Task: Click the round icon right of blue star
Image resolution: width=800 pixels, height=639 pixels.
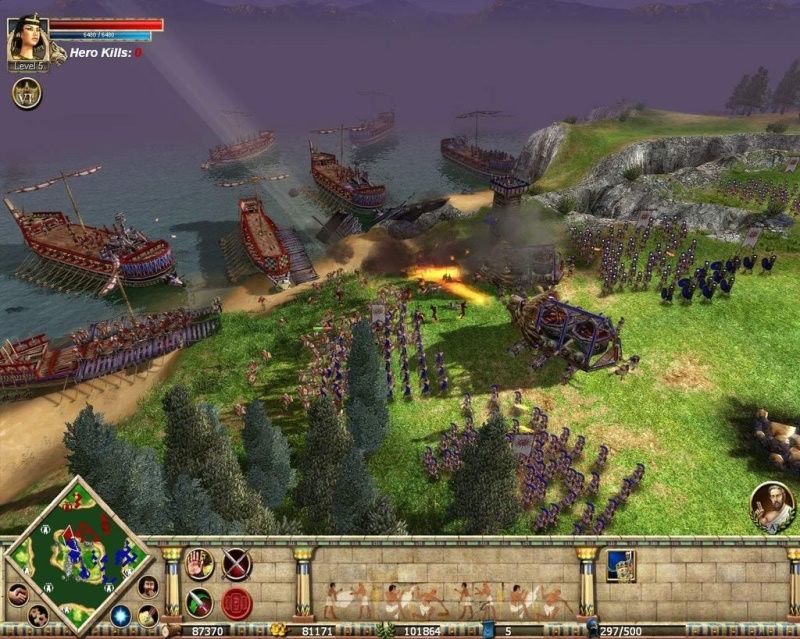Action: pyautogui.click(x=148, y=616)
